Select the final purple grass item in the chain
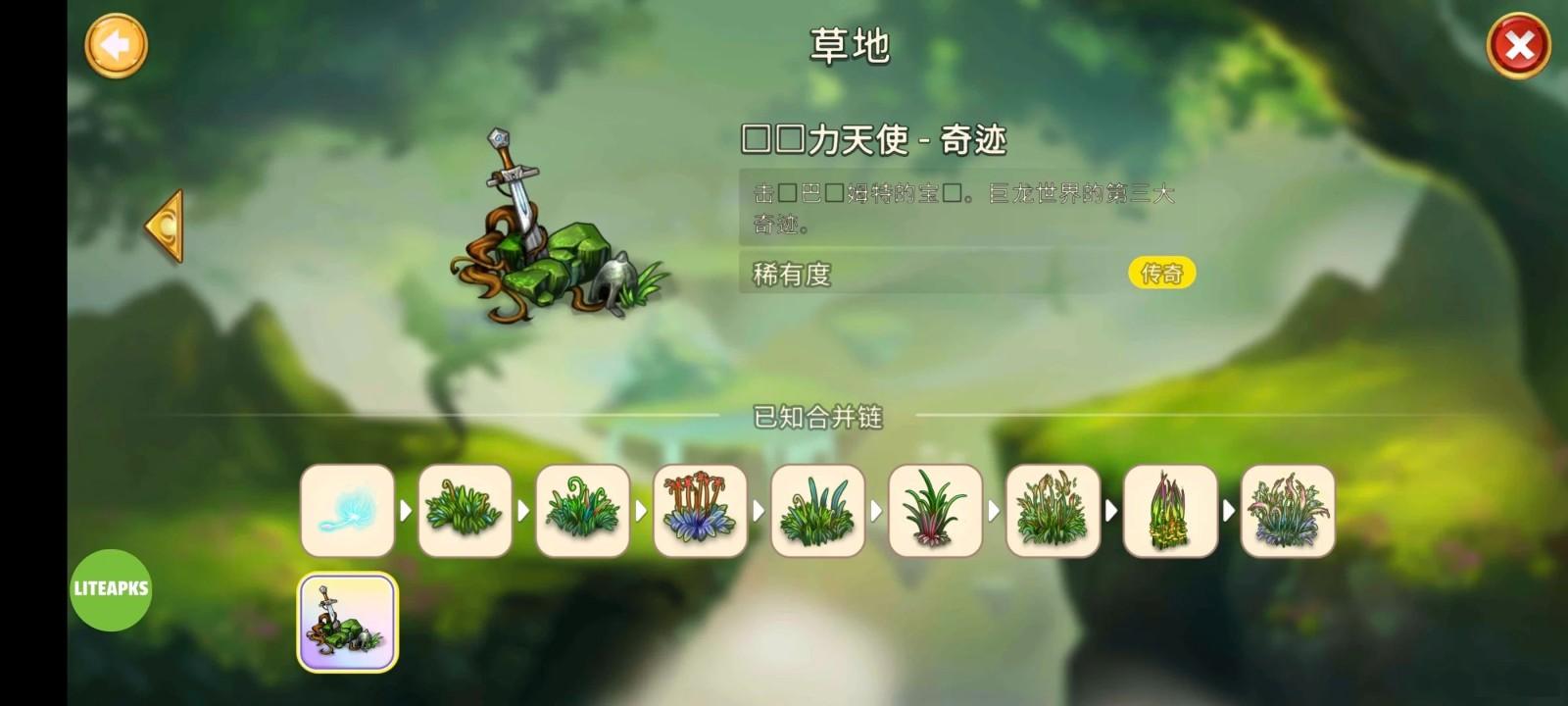This screenshot has height=706, width=1568. (x=1288, y=512)
